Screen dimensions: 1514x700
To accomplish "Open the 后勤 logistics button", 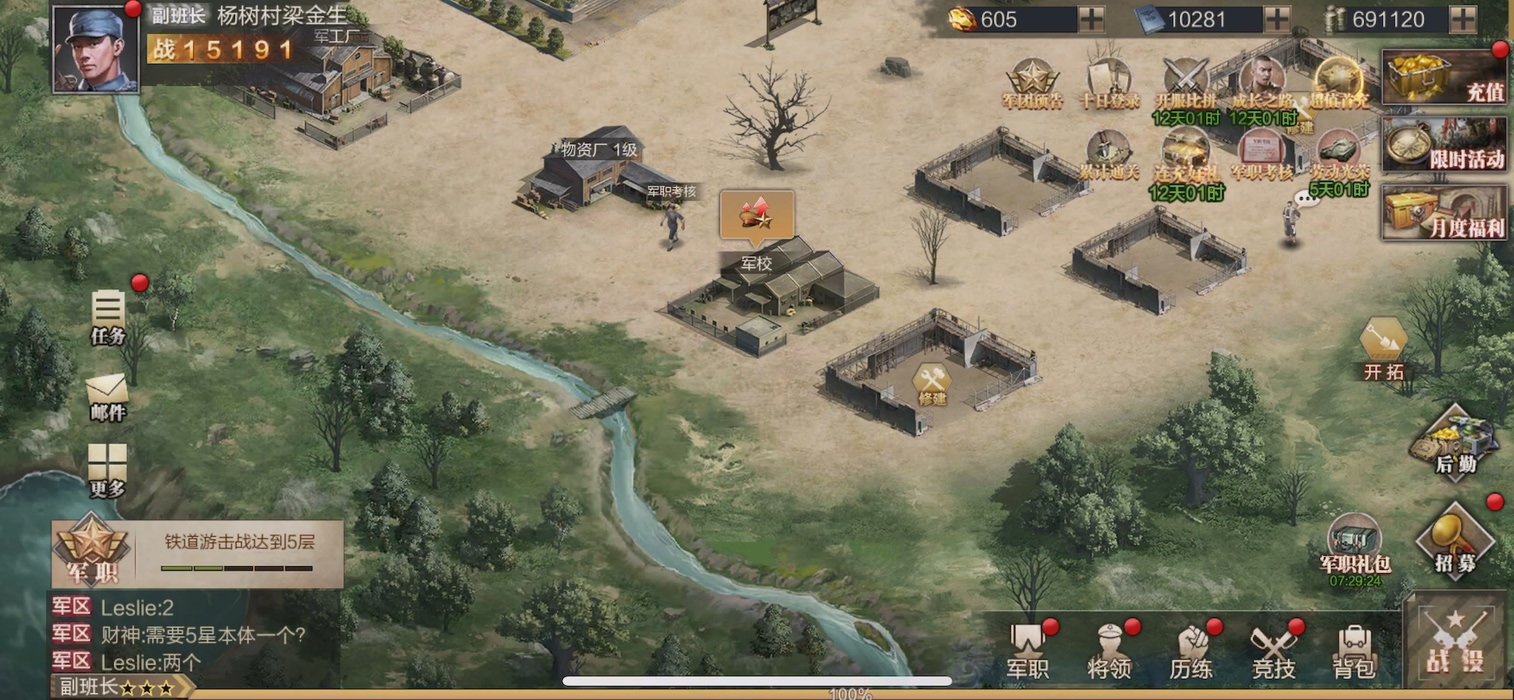I will 1455,442.
